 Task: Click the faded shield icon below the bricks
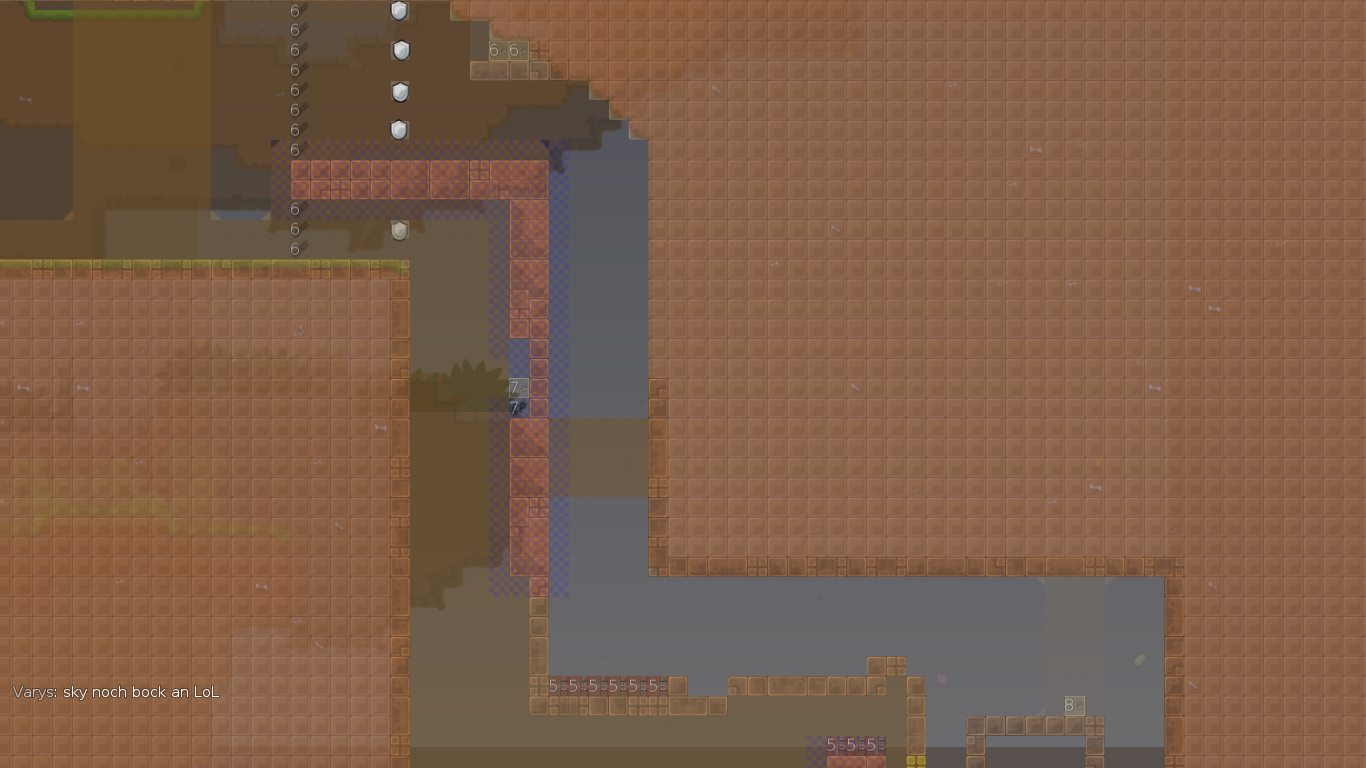[x=400, y=229]
